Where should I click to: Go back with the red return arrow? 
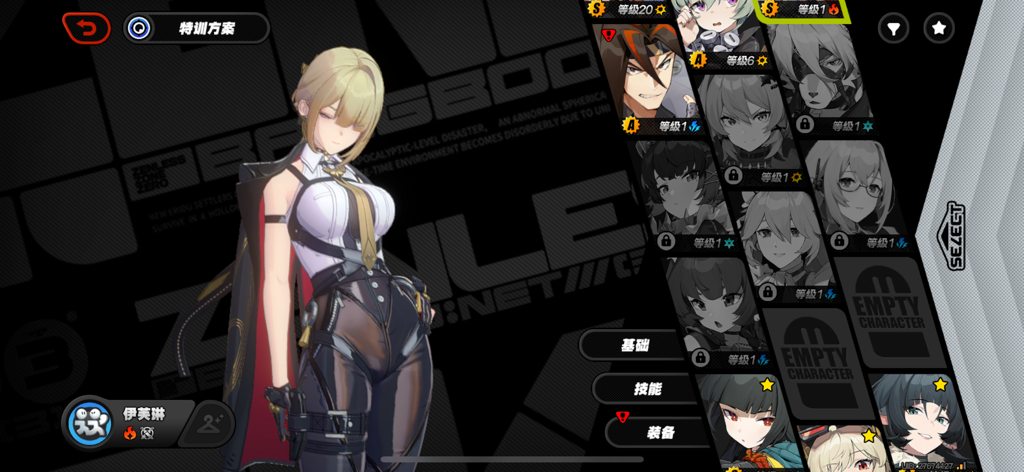pos(86,28)
